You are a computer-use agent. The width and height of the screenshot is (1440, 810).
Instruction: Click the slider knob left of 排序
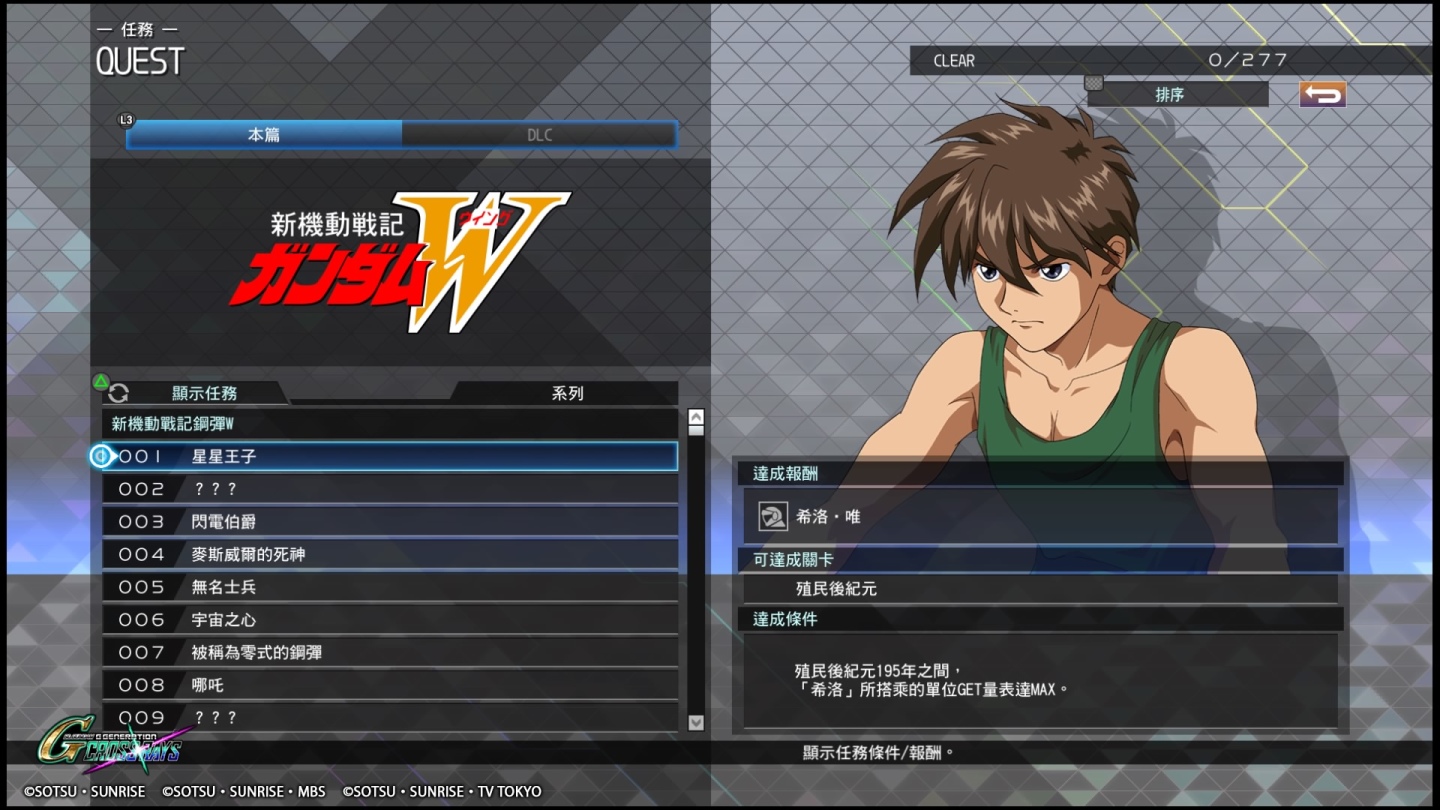(1093, 85)
